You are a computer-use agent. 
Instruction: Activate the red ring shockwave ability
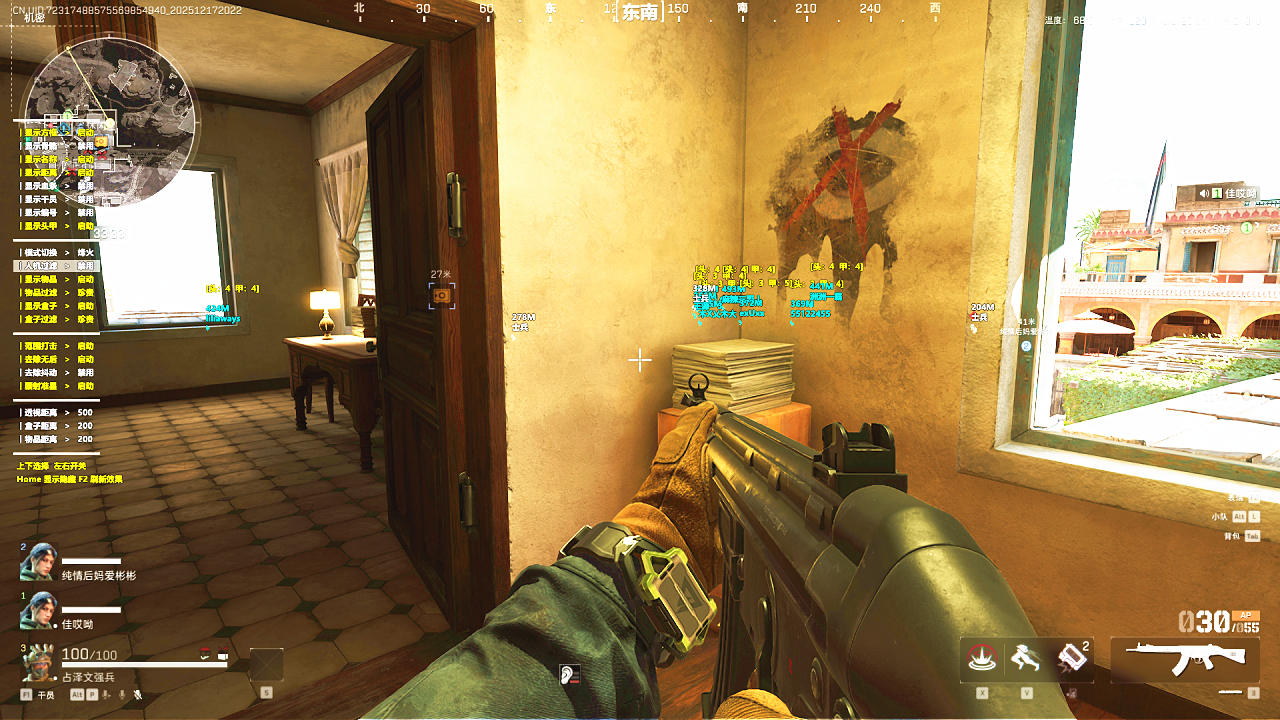(982, 658)
